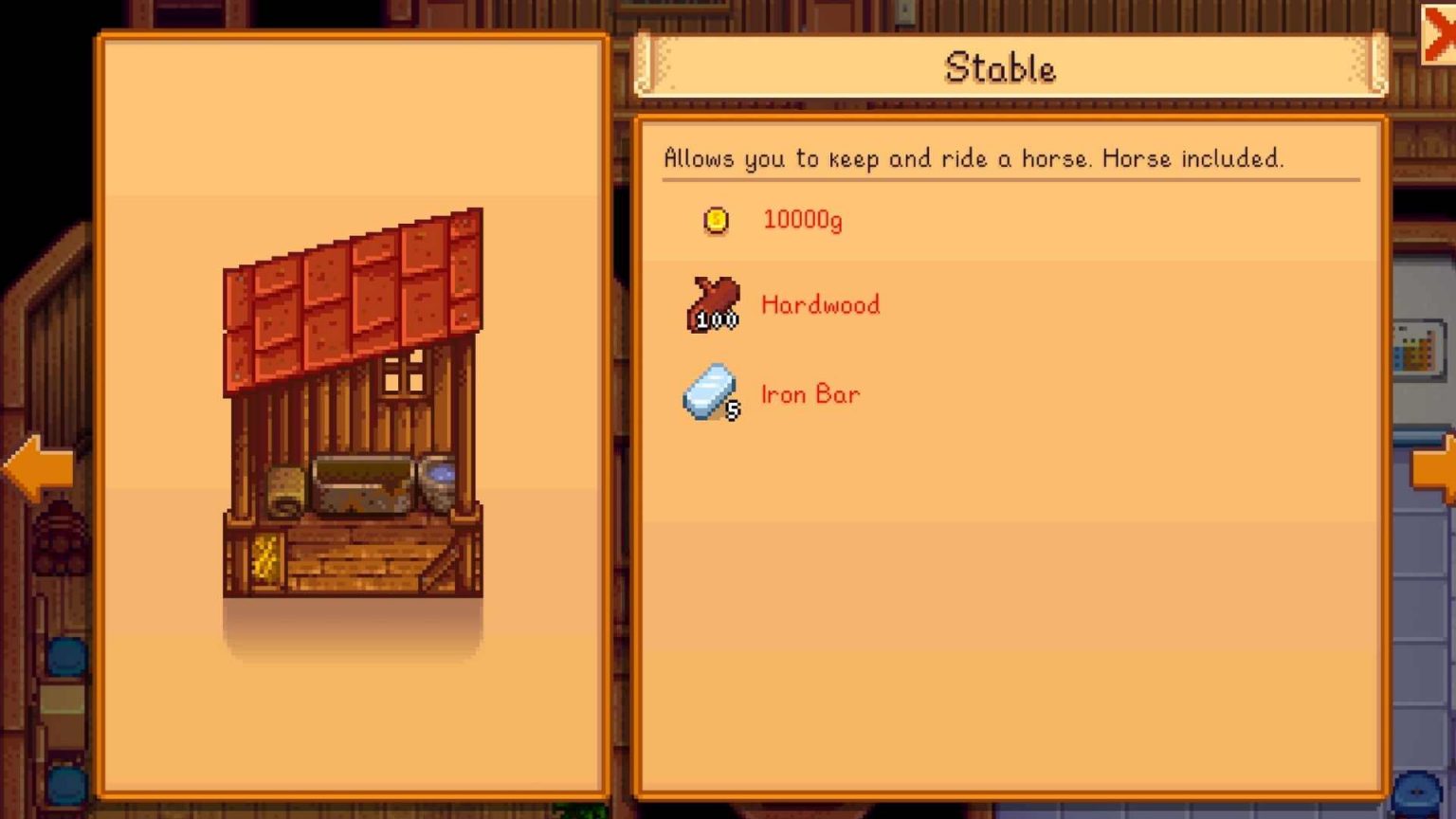Click the Iron Bar ingot icon
Screen dimensions: 1456x819
709,391
